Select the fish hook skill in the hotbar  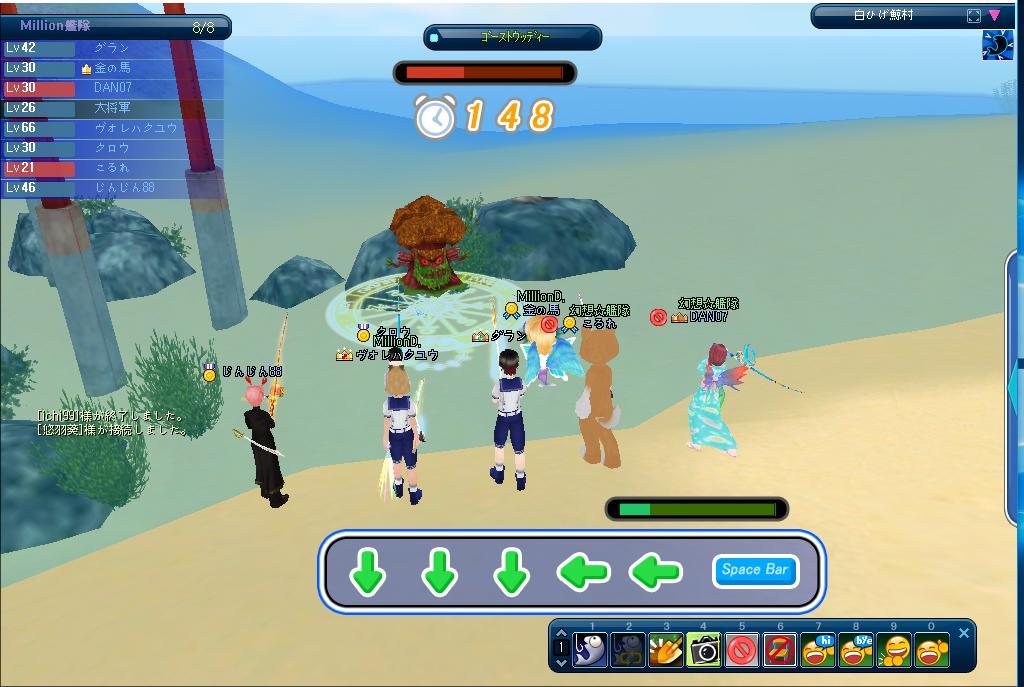click(590, 650)
